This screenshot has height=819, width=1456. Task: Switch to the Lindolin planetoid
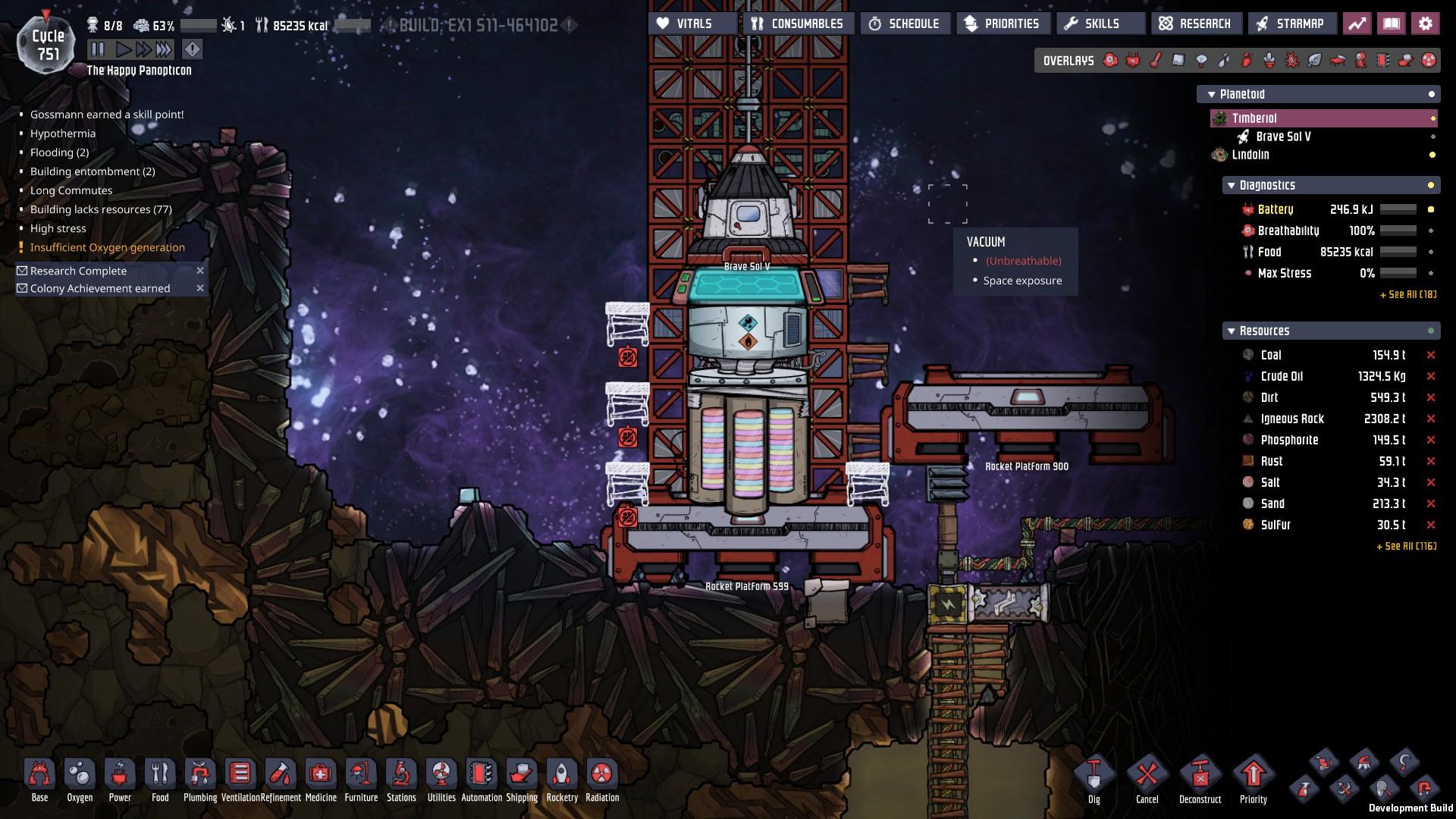click(1250, 155)
